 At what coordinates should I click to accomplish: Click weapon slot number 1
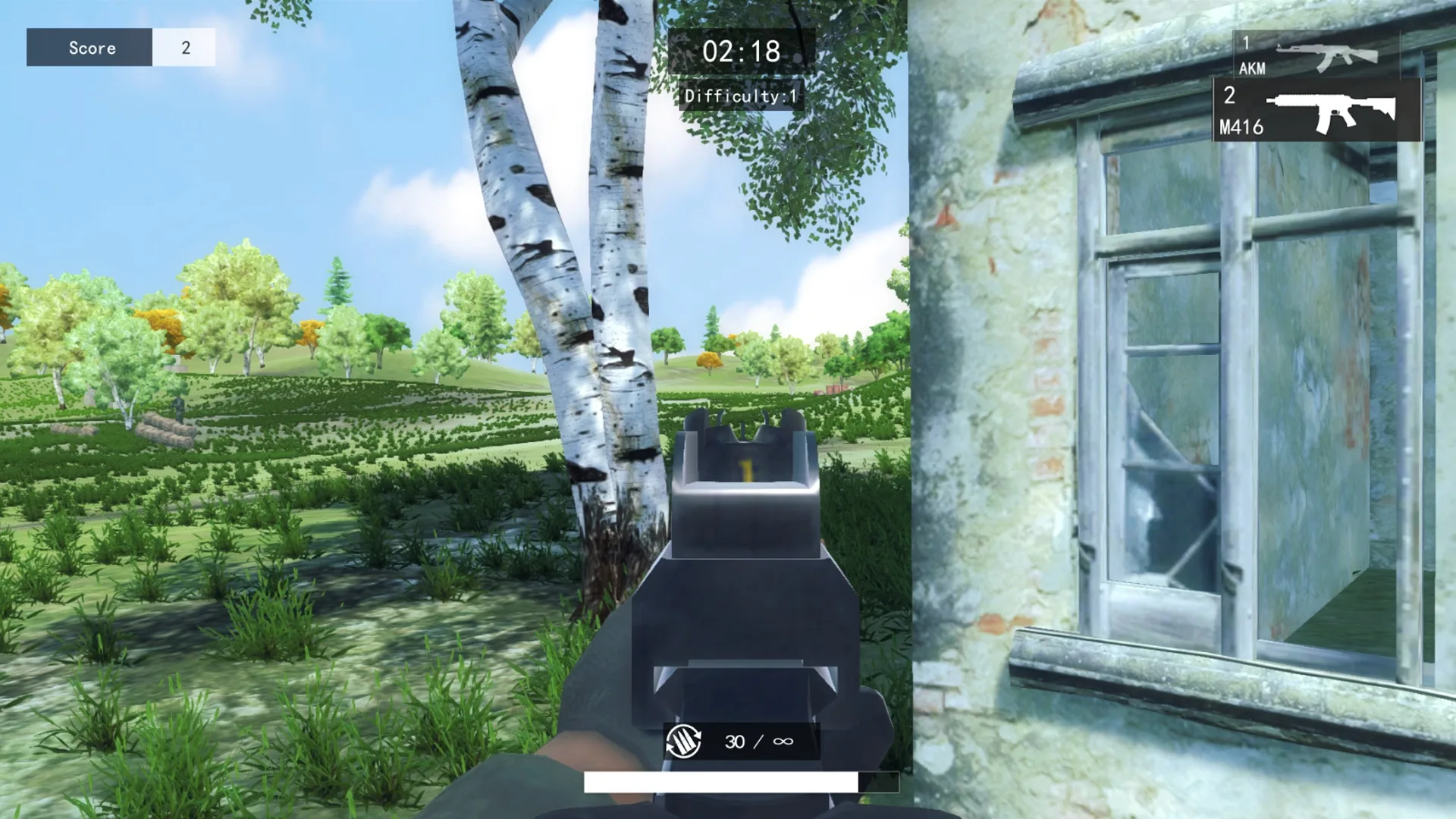click(x=1246, y=43)
